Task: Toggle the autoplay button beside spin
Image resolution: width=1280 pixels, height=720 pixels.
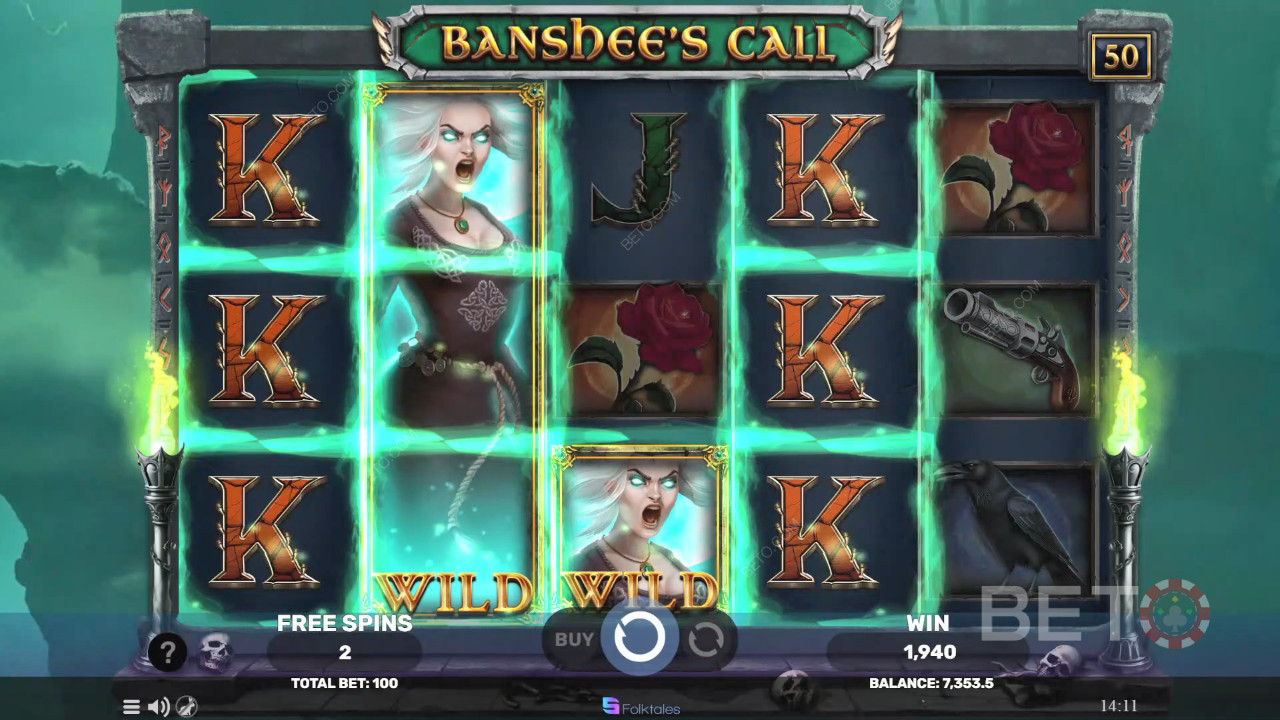Action: tap(706, 639)
